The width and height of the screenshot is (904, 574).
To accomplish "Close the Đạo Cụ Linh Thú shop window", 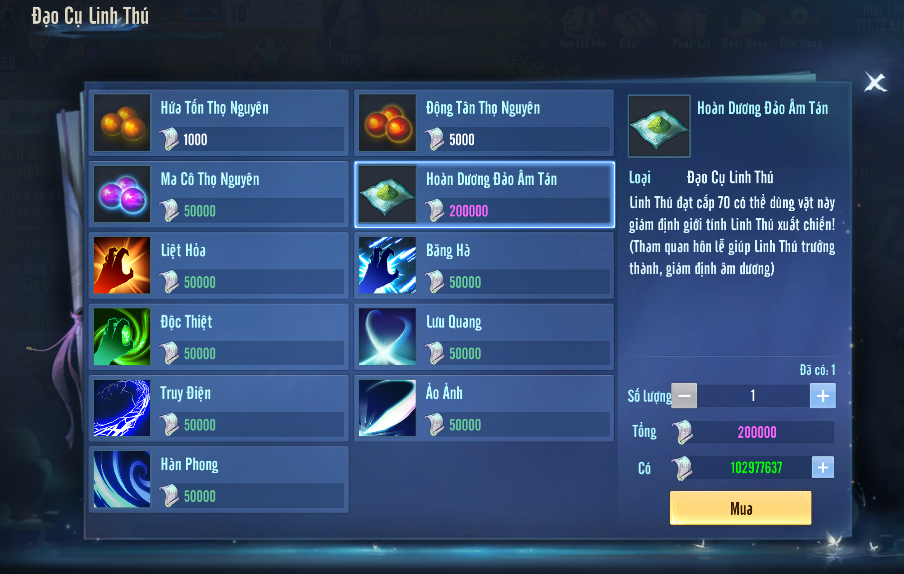I will click(x=875, y=82).
